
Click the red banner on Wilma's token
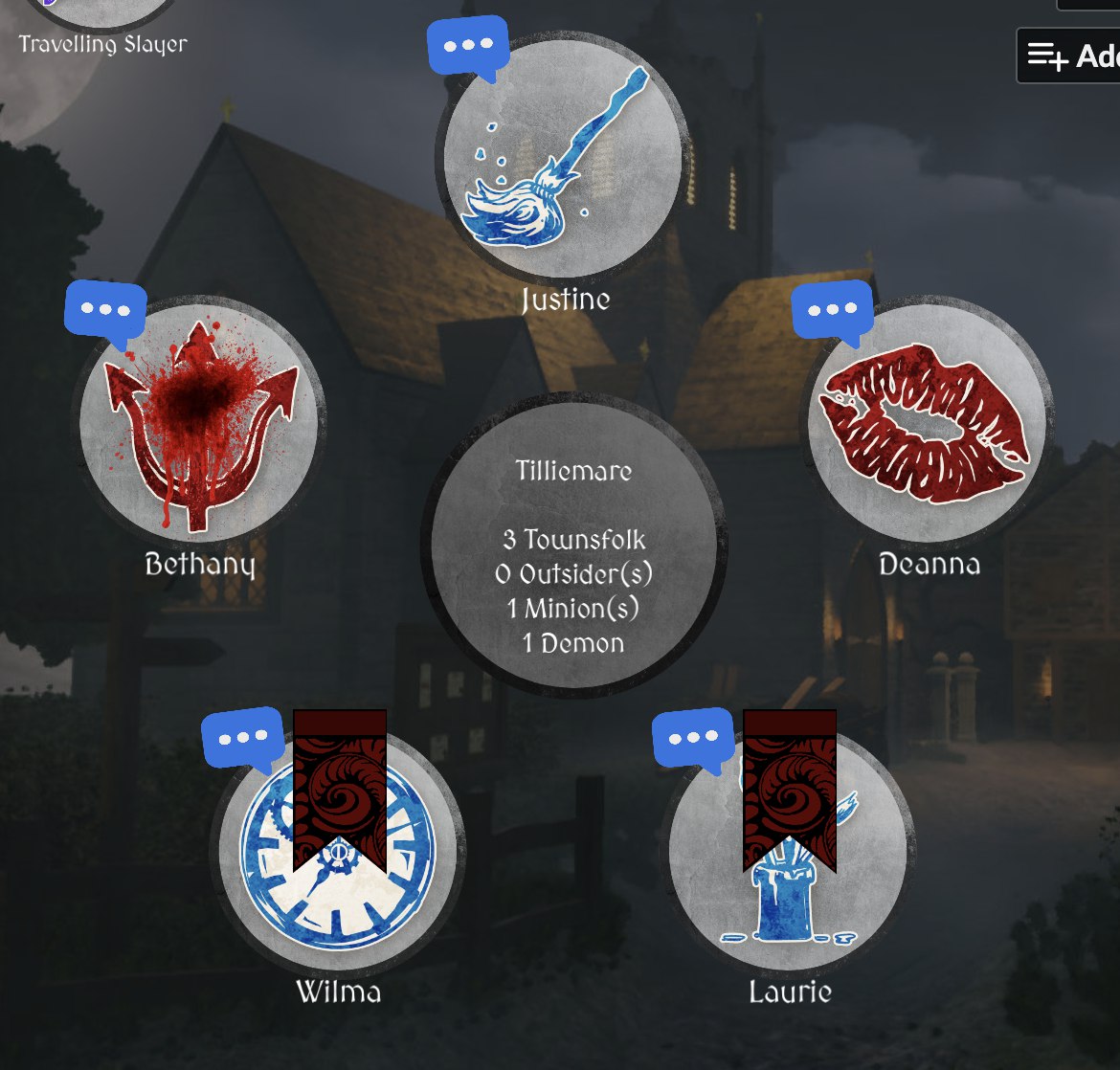tap(340, 785)
